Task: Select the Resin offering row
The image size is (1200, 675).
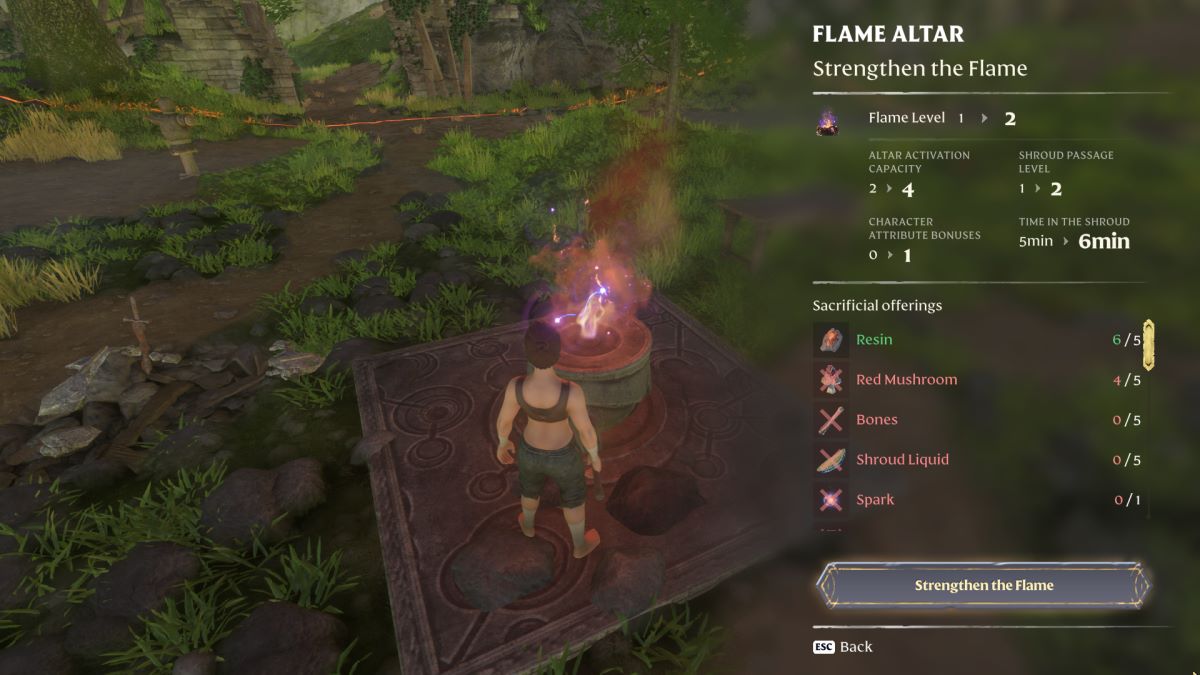Action: point(978,340)
